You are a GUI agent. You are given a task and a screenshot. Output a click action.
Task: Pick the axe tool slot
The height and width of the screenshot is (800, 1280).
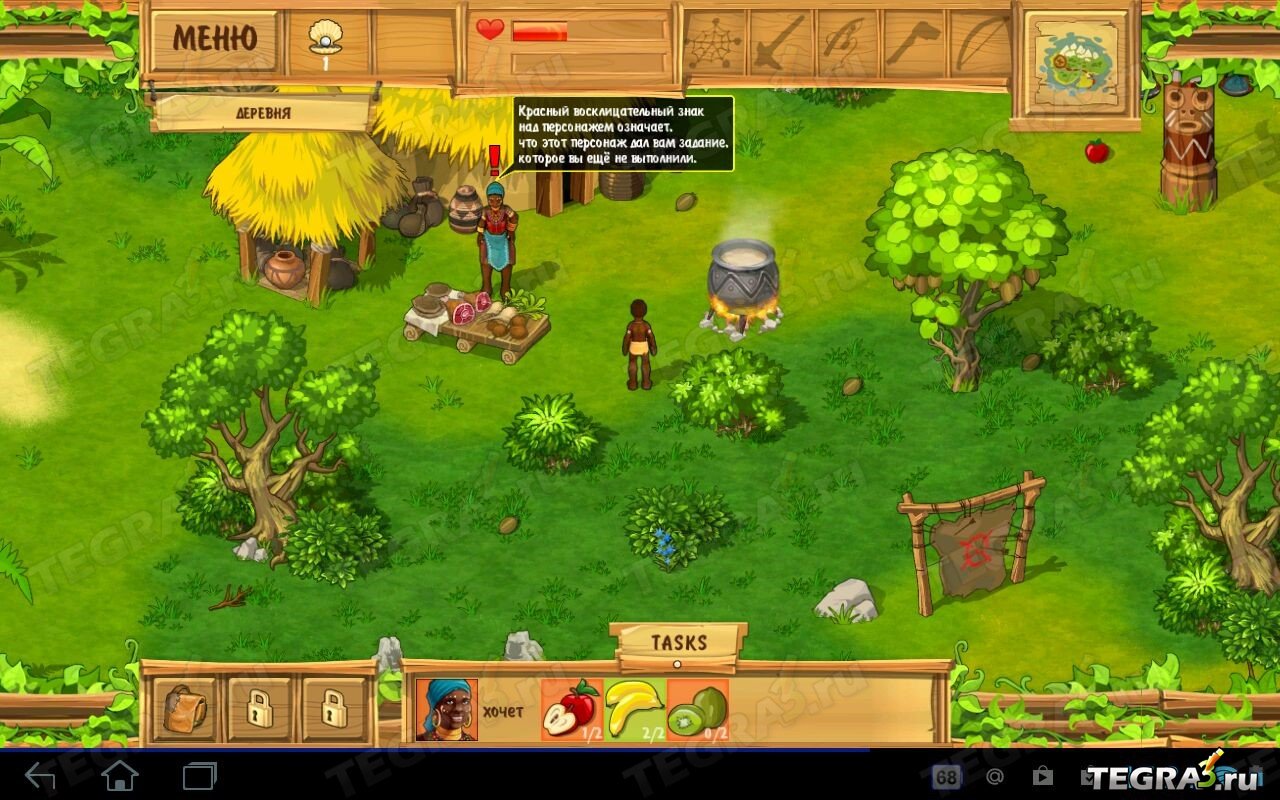(913, 42)
